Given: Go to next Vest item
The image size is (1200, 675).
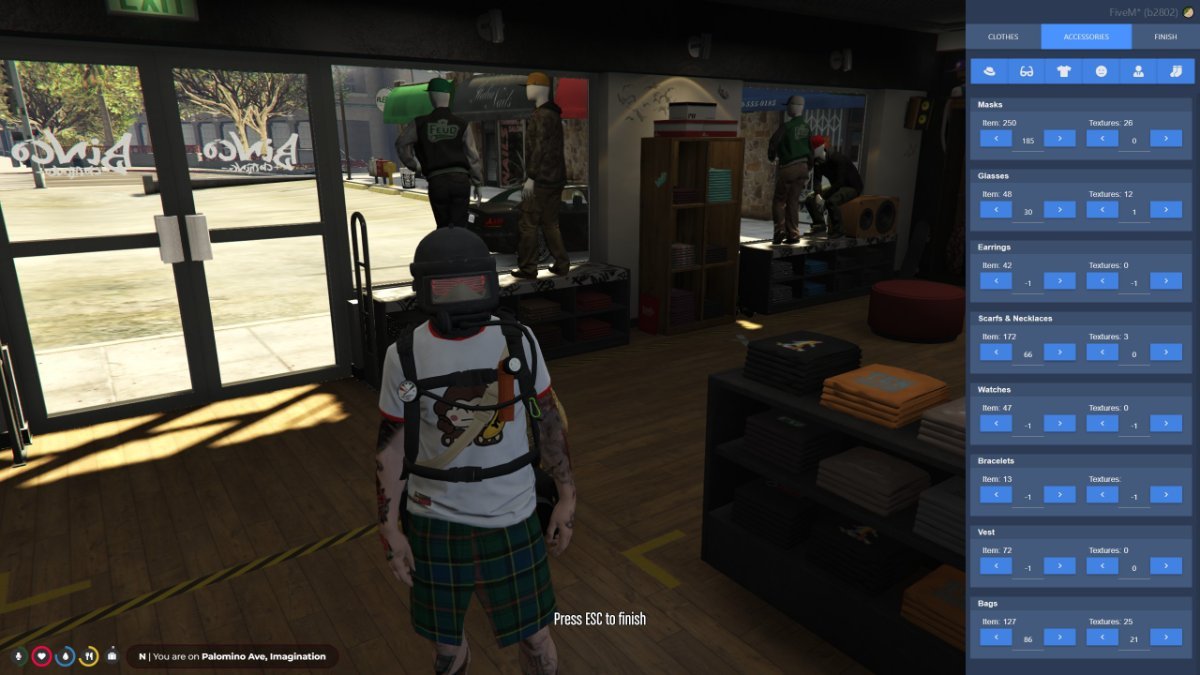Looking at the screenshot, I should click(x=1059, y=565).
